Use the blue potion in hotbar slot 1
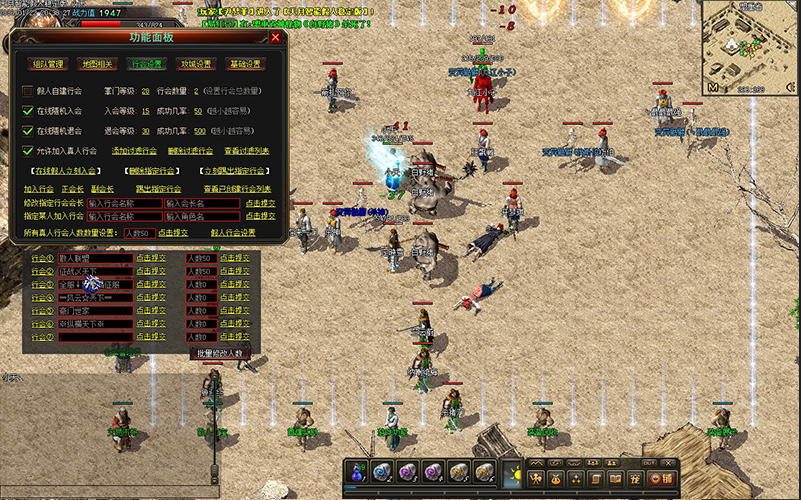801x500 pixels. pyautogui.click(x=358, y=471)
